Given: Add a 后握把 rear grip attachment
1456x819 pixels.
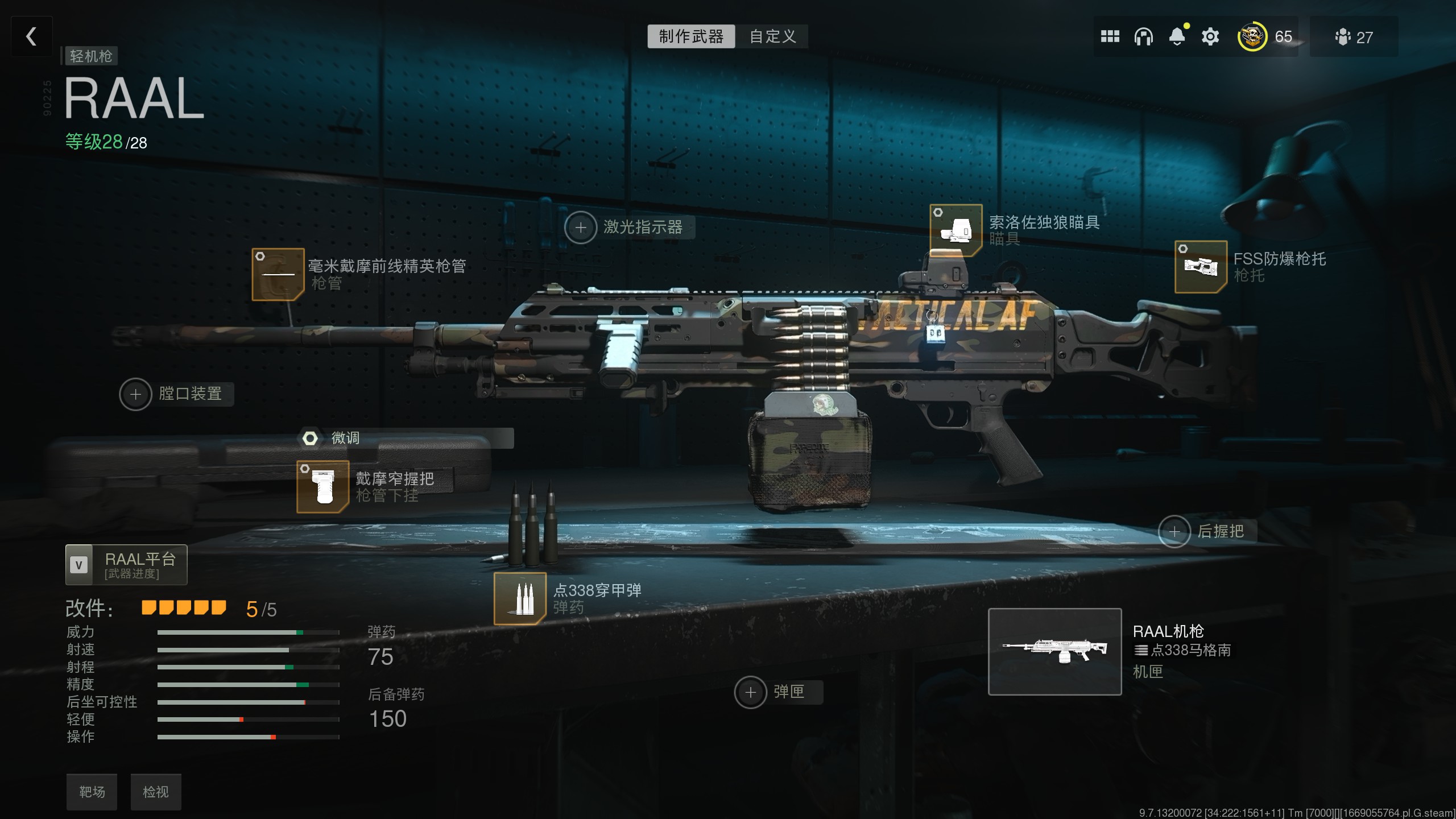Looking at the screenshot, I should click(1175, 532).
